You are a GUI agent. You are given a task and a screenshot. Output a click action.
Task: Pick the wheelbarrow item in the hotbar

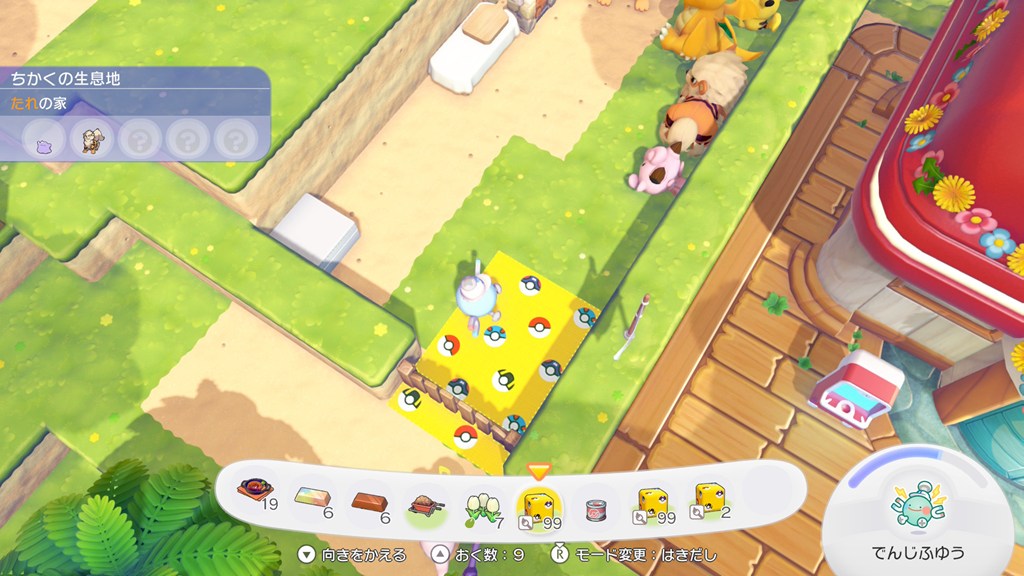click(x=425, y=497)
